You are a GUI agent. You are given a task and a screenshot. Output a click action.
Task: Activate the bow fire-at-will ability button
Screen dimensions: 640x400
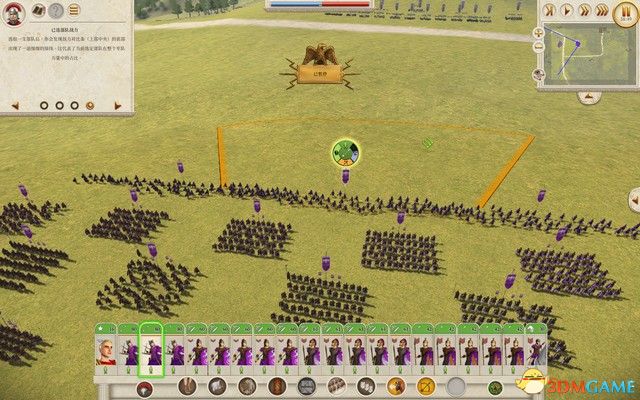426,386
